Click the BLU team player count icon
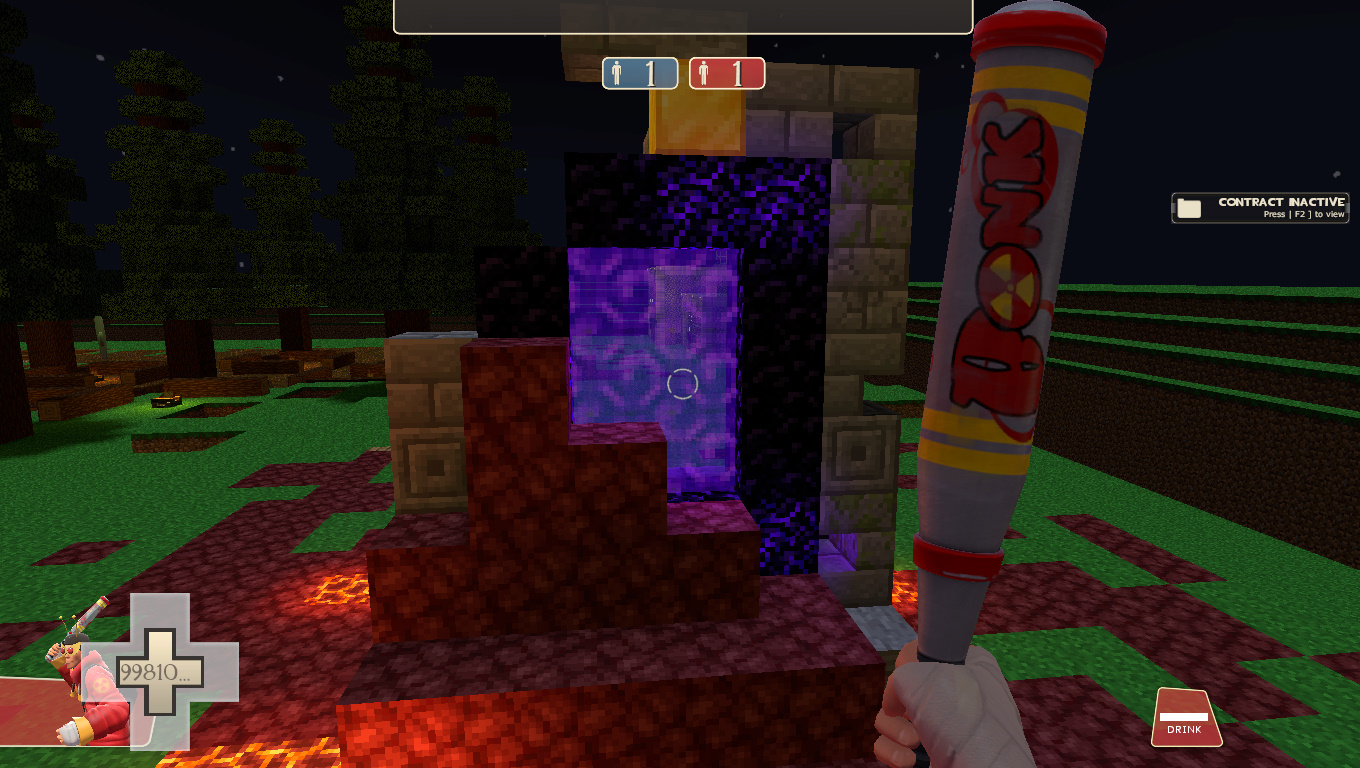1360x768 pixels. (640, 72)
